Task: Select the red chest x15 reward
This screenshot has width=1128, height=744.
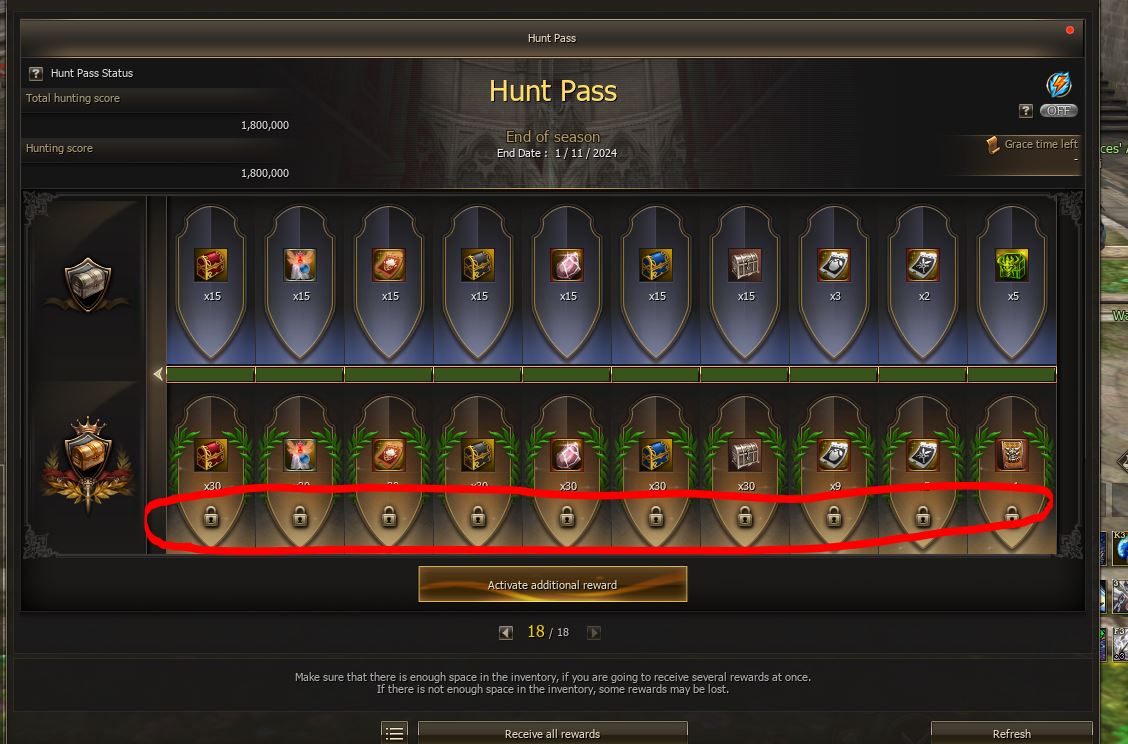Action: coord(211,265)
